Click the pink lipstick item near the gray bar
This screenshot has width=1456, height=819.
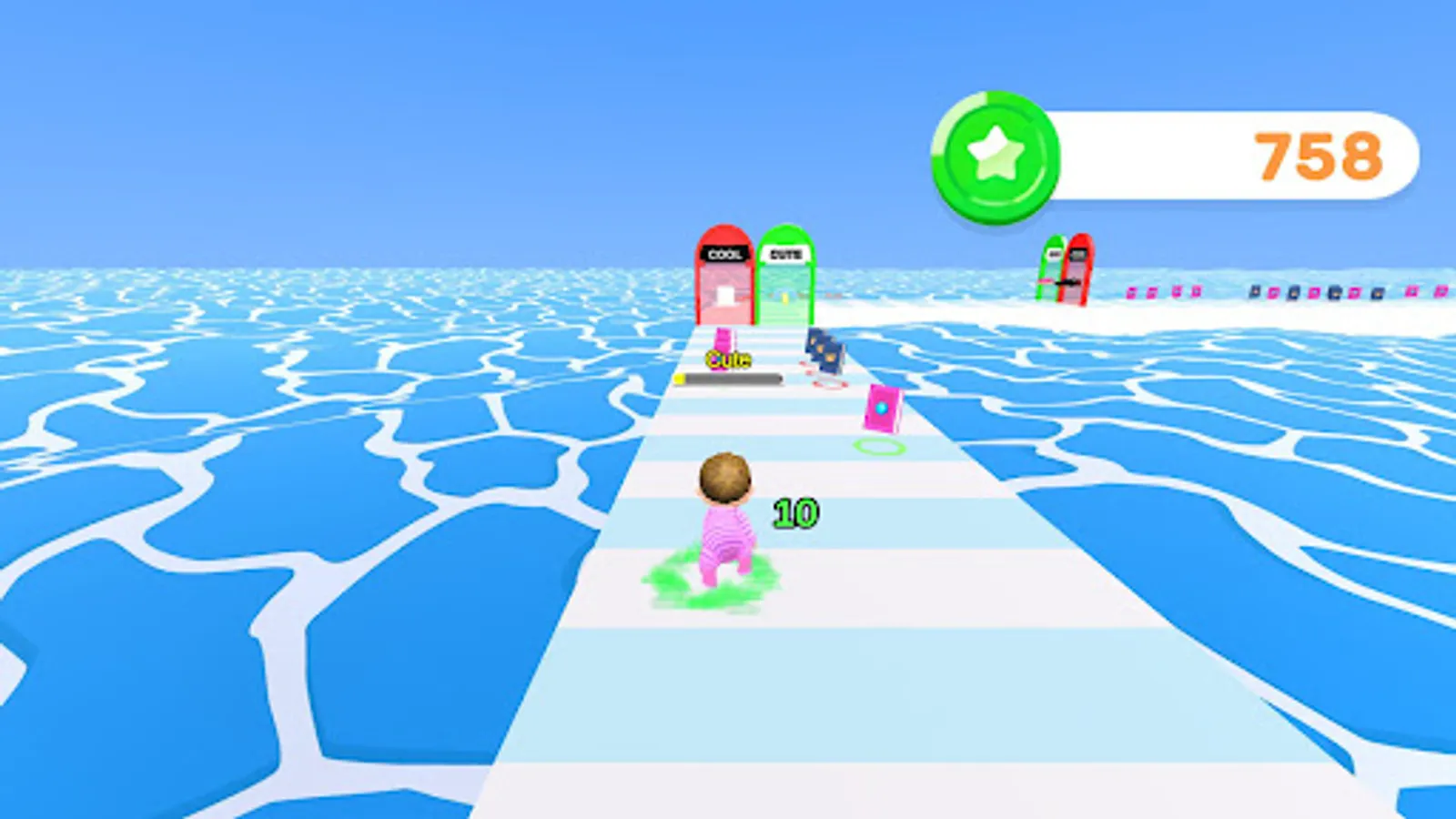[721, 339]
